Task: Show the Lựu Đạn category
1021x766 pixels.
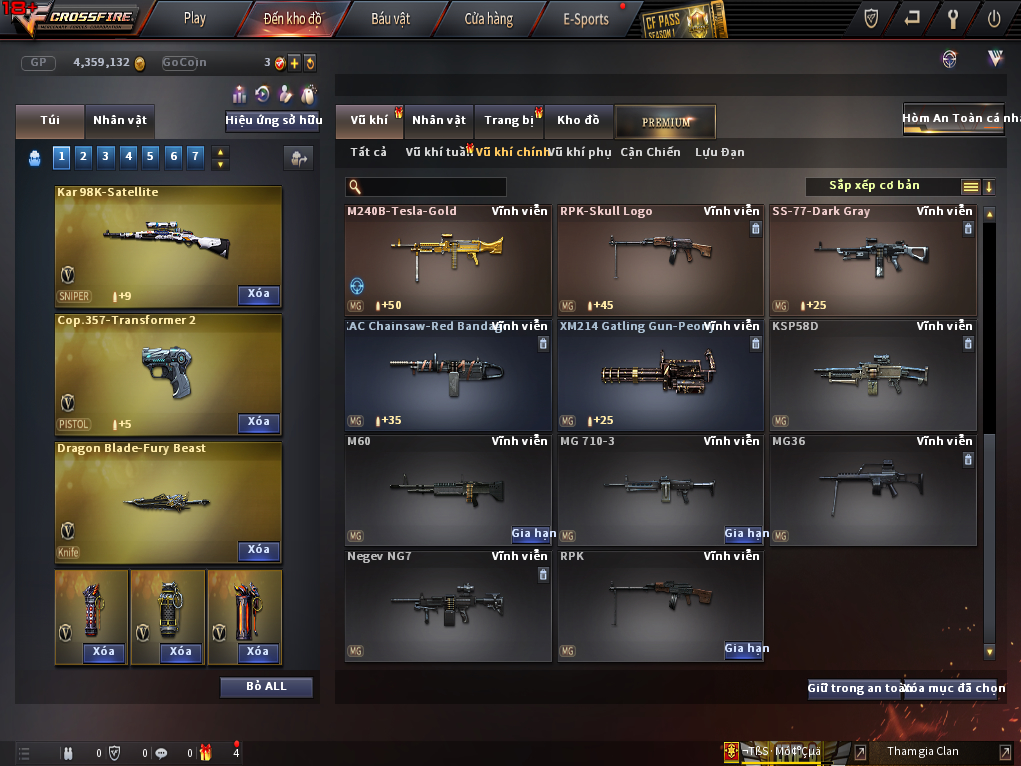Action: pyautogui.click(x=719, y=152)
